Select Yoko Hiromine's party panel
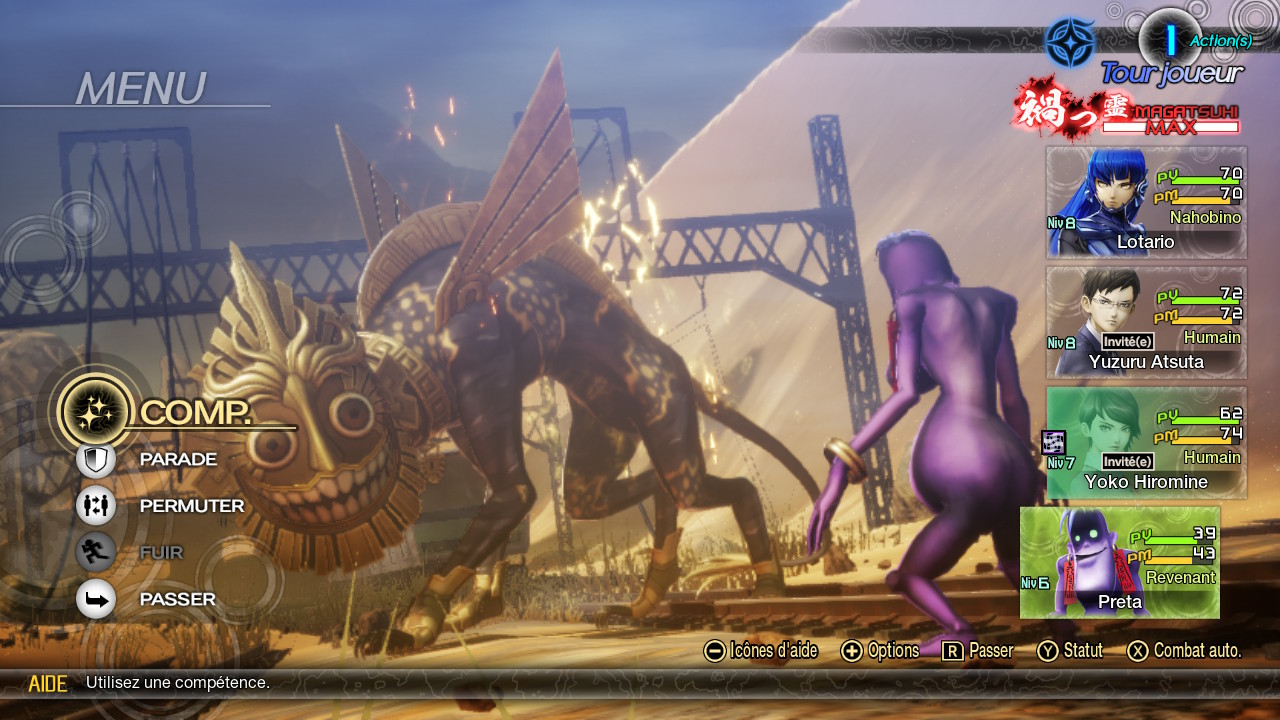 pyautogui.click(x=1146, y=443)
